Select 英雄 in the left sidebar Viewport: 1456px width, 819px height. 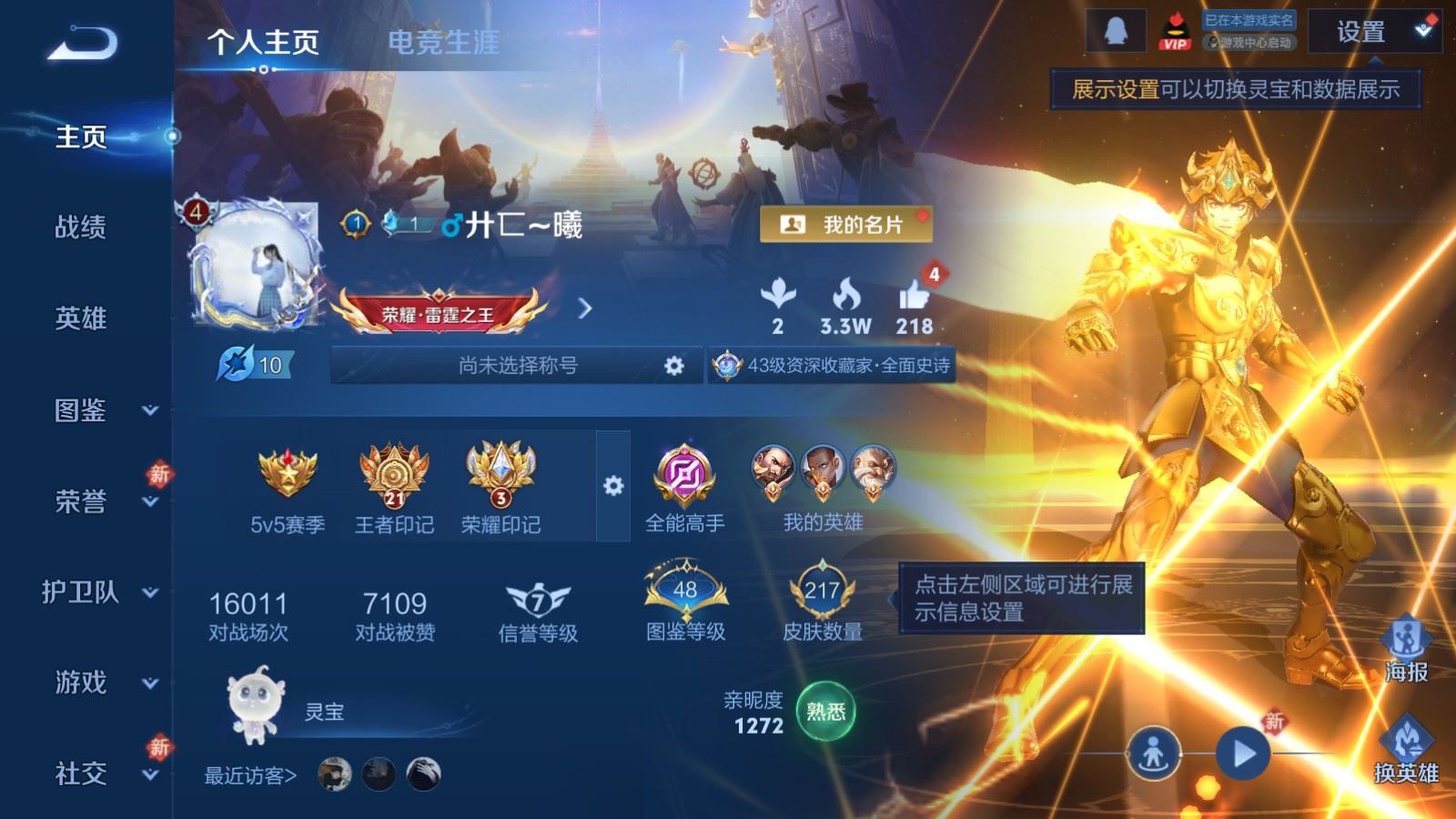click(81, 318)
